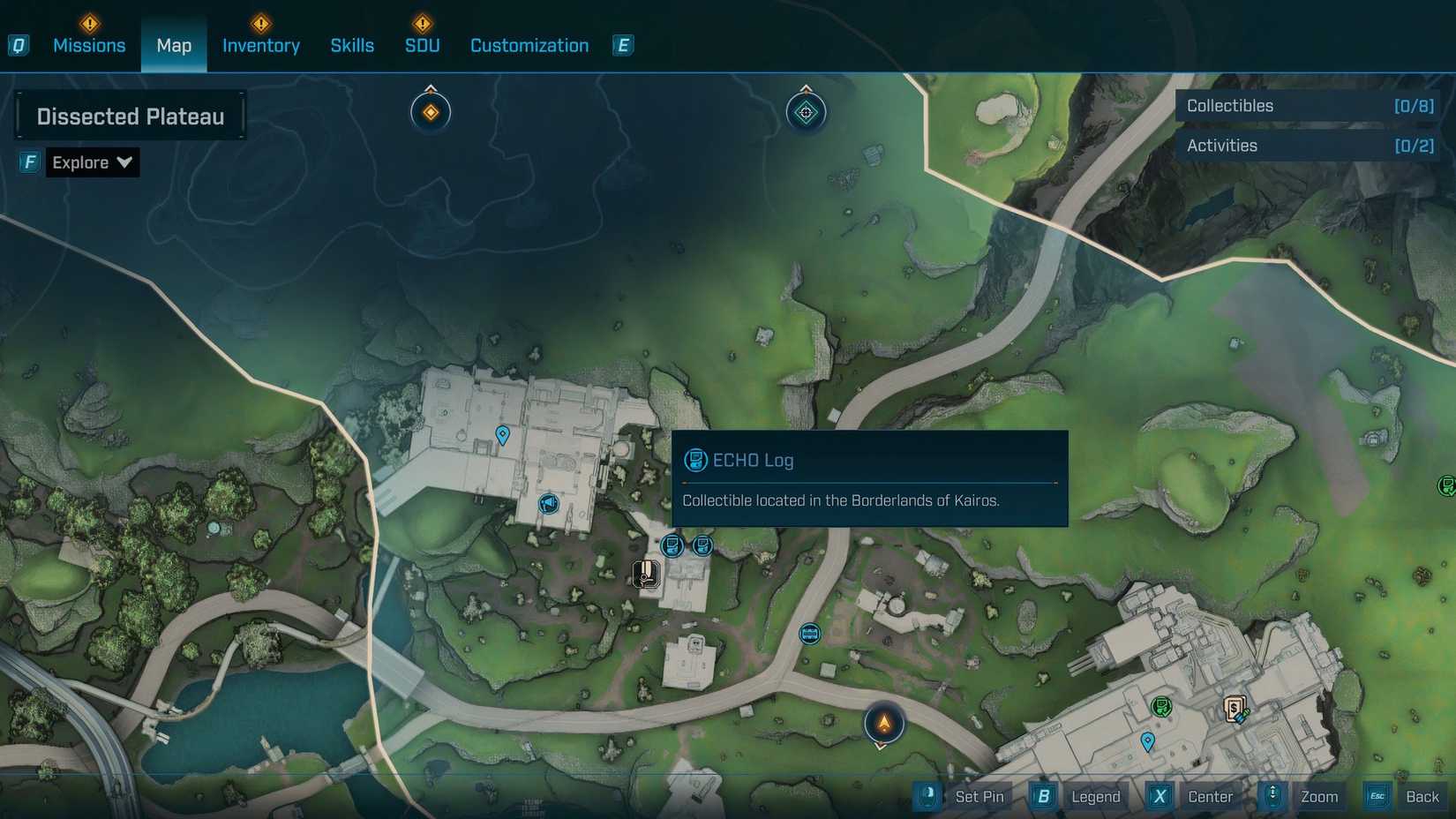Expand the Activities [0/2] entry
The image size is (1456, 819).
pos(1307,146)
